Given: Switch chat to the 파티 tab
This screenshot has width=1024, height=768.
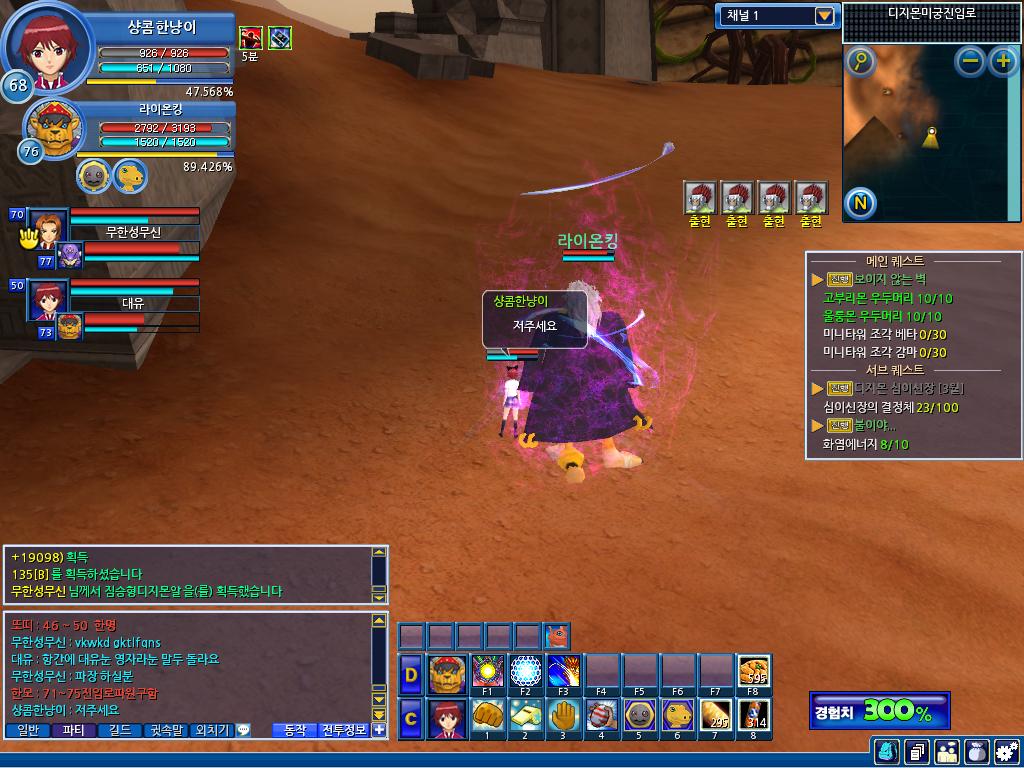Looking at the screenshot, I should click(x=75, y=730).
